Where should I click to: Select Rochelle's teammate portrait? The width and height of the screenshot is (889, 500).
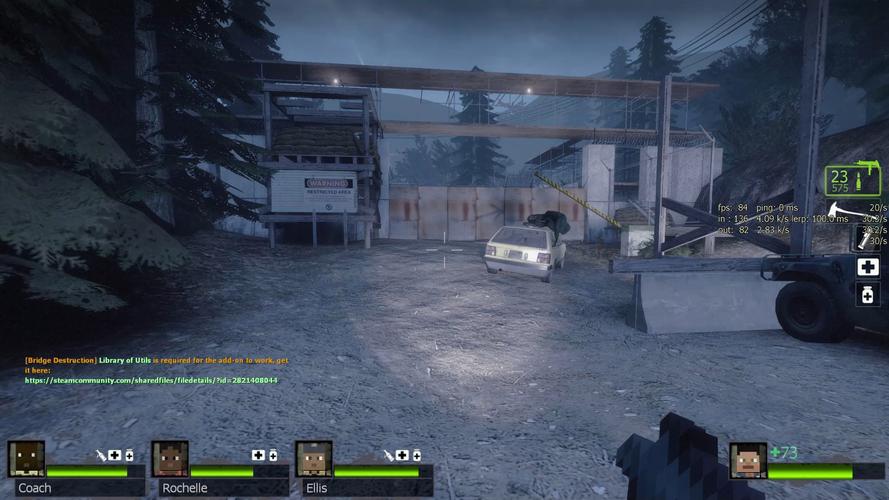170,459
